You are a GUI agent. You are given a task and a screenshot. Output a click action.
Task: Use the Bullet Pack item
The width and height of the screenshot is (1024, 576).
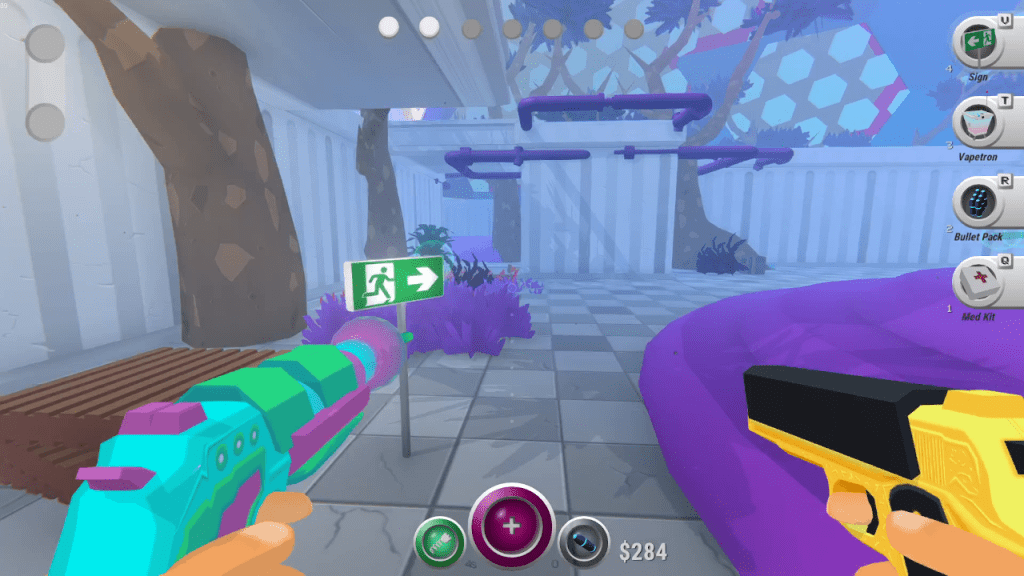[x=978, y=204]
